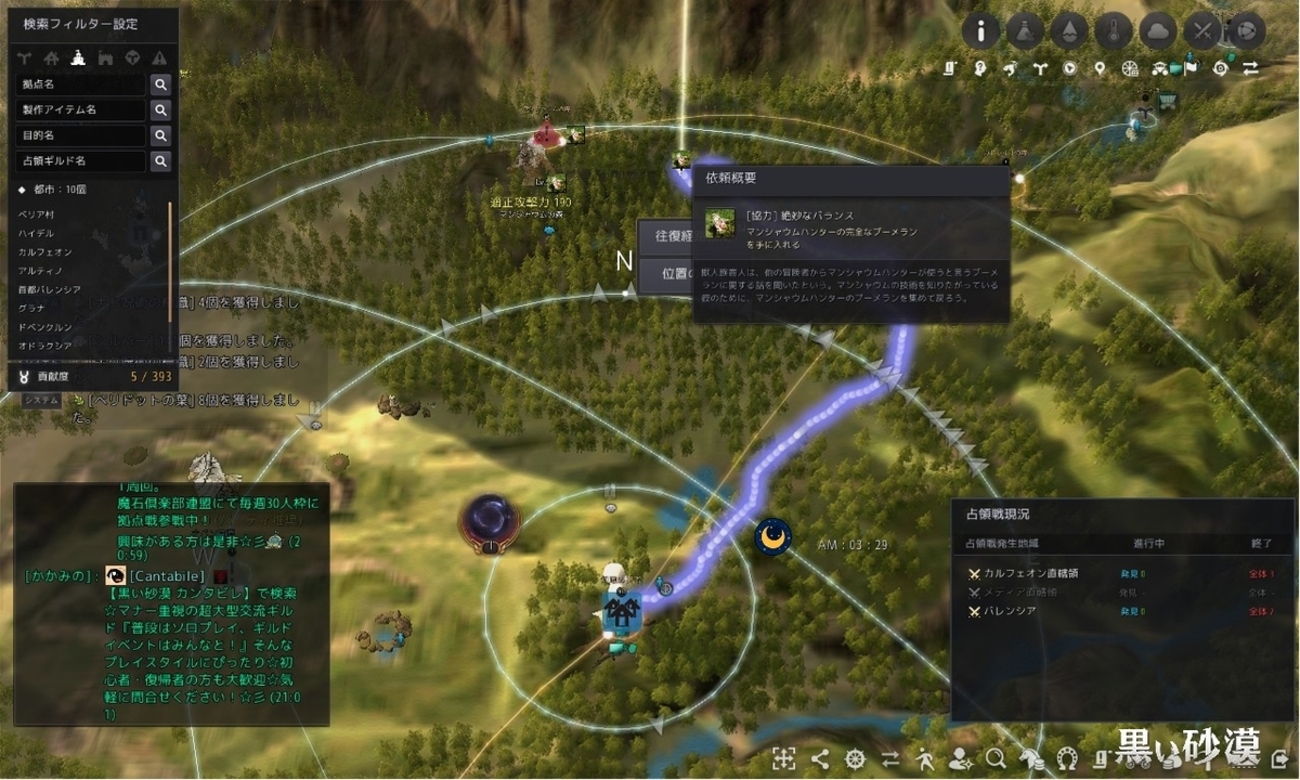The height and width of the screenshot is (780, 1300).
Task: Toggle the cloud weather overlay
Action: pyautogui.click(x=1157, y=31)
